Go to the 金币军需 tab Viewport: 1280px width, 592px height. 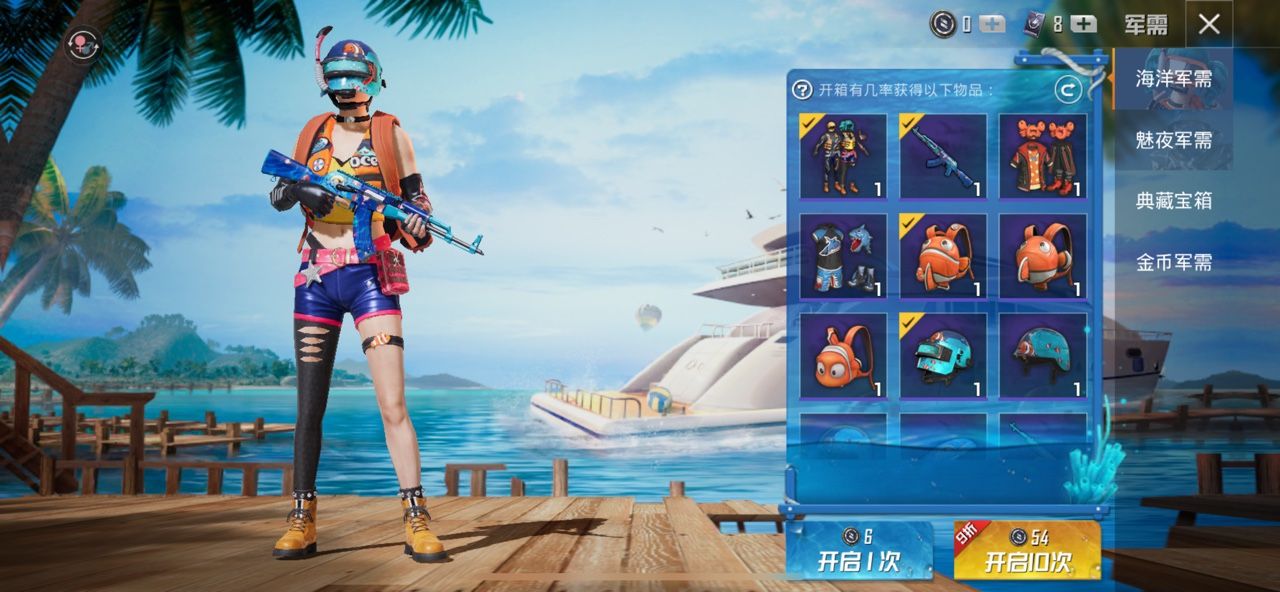tap(1173, 262)
